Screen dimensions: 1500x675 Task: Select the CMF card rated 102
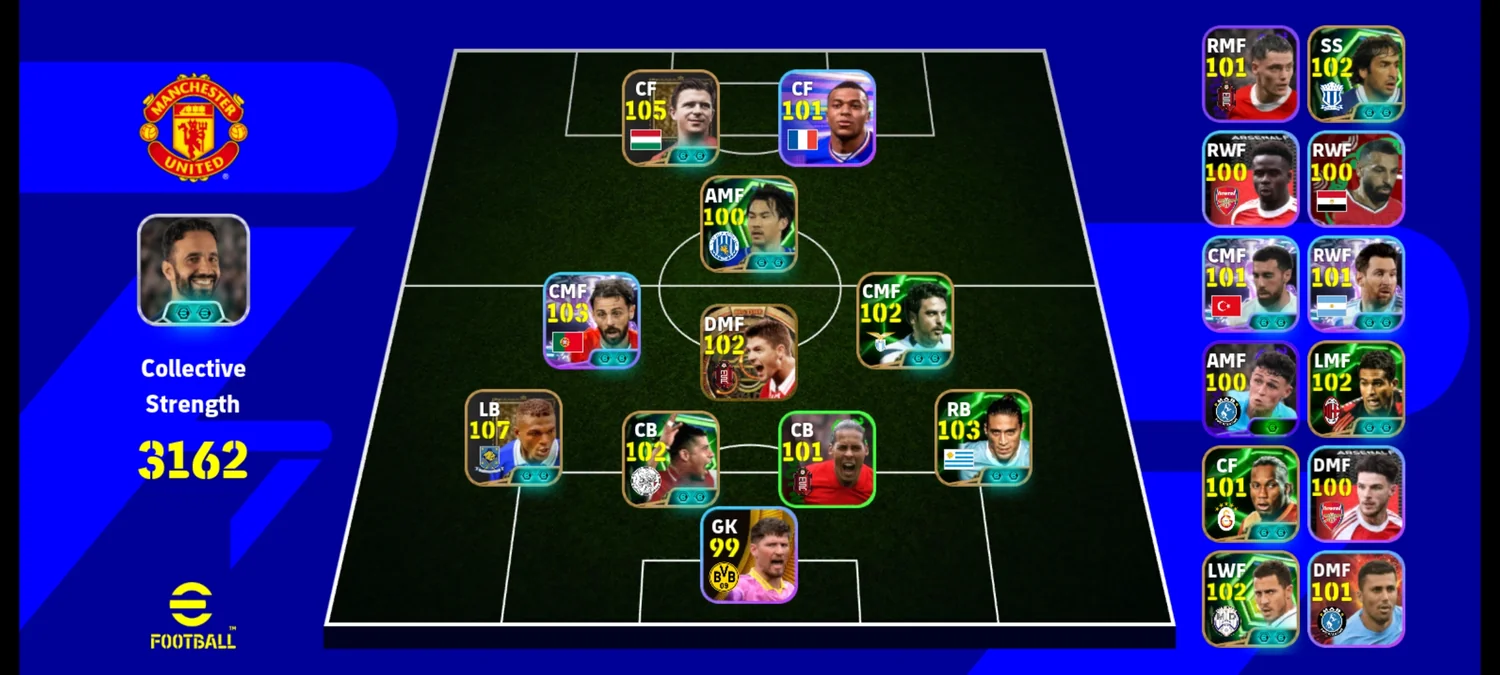(905, 320)
